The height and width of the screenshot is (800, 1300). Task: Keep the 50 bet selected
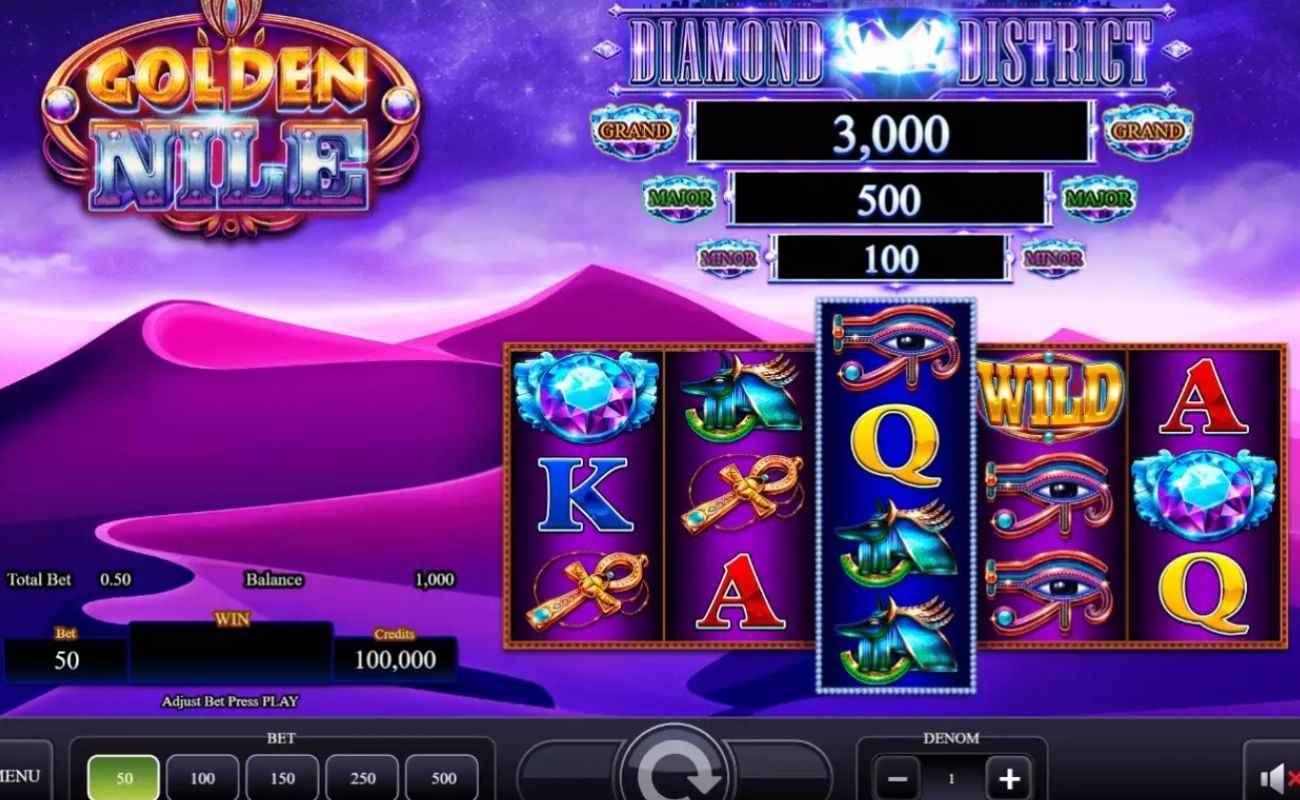click(122, 777)
